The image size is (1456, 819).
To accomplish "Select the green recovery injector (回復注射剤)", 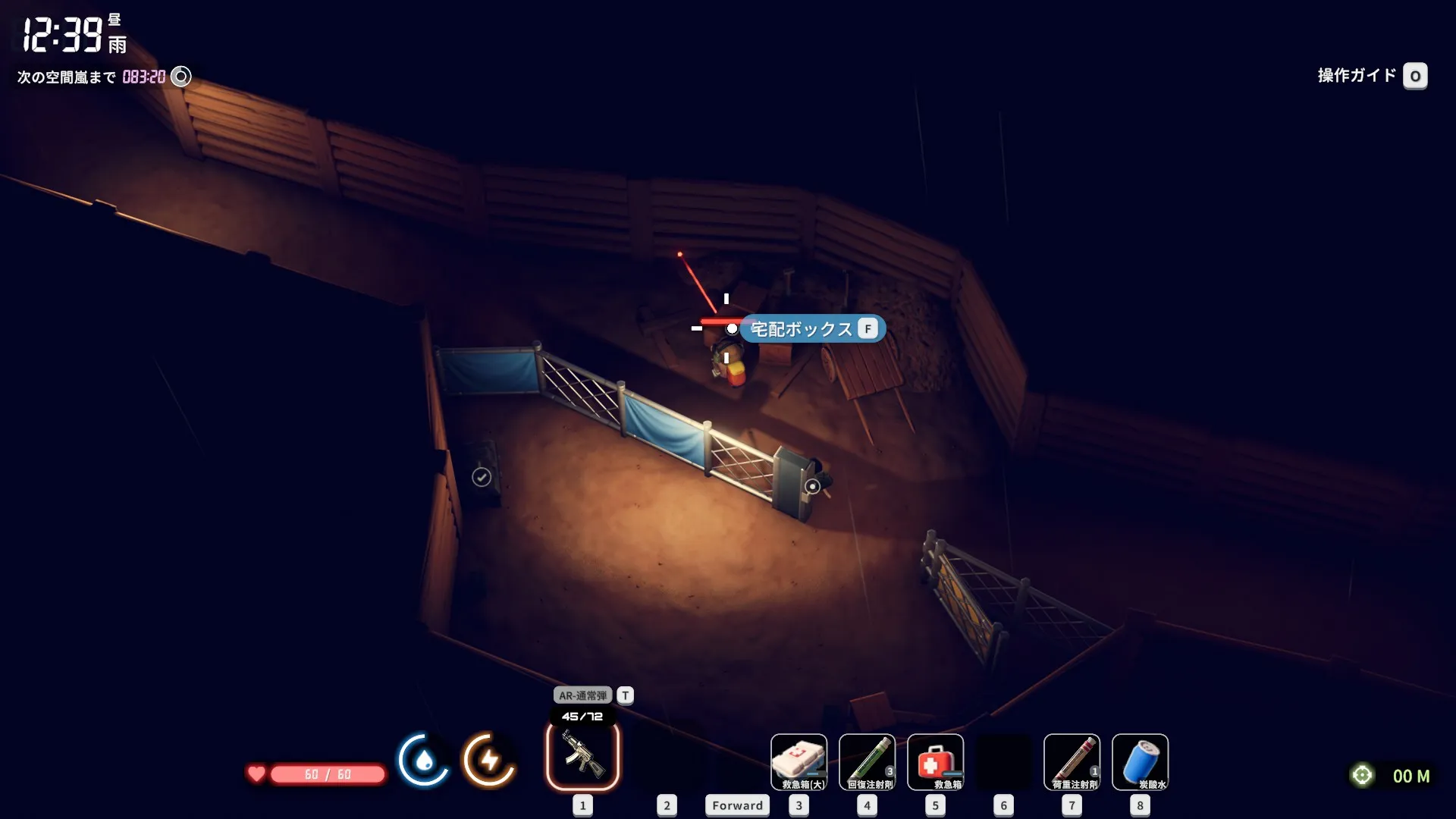I will coord(867,761).
